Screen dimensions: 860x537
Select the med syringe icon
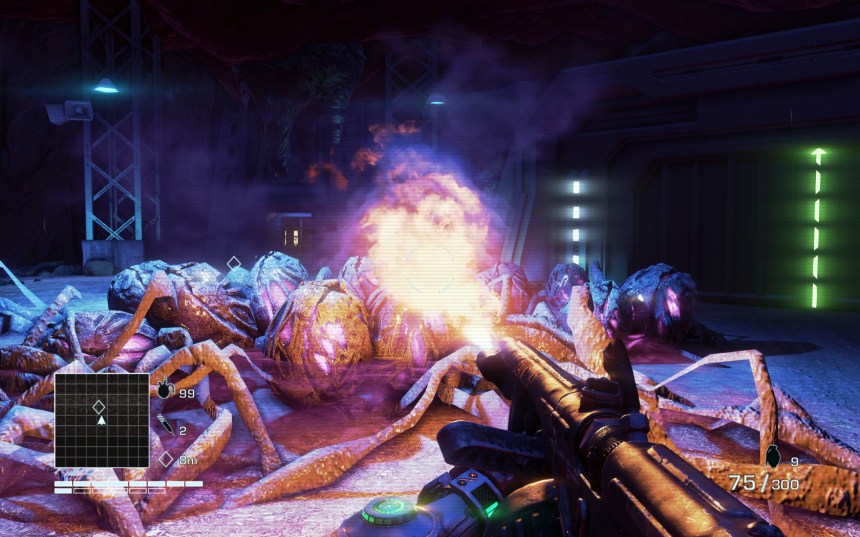[x=166, y=428]
